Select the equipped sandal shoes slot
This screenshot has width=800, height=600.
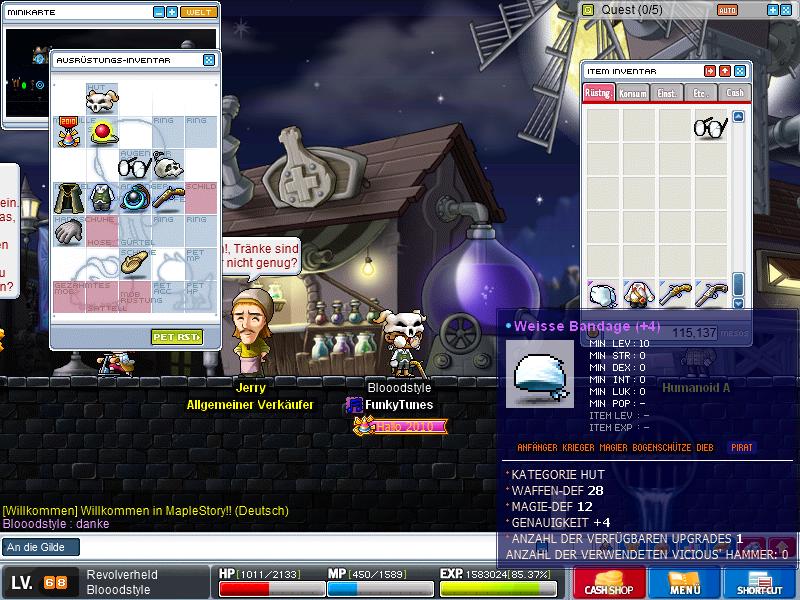134,263
